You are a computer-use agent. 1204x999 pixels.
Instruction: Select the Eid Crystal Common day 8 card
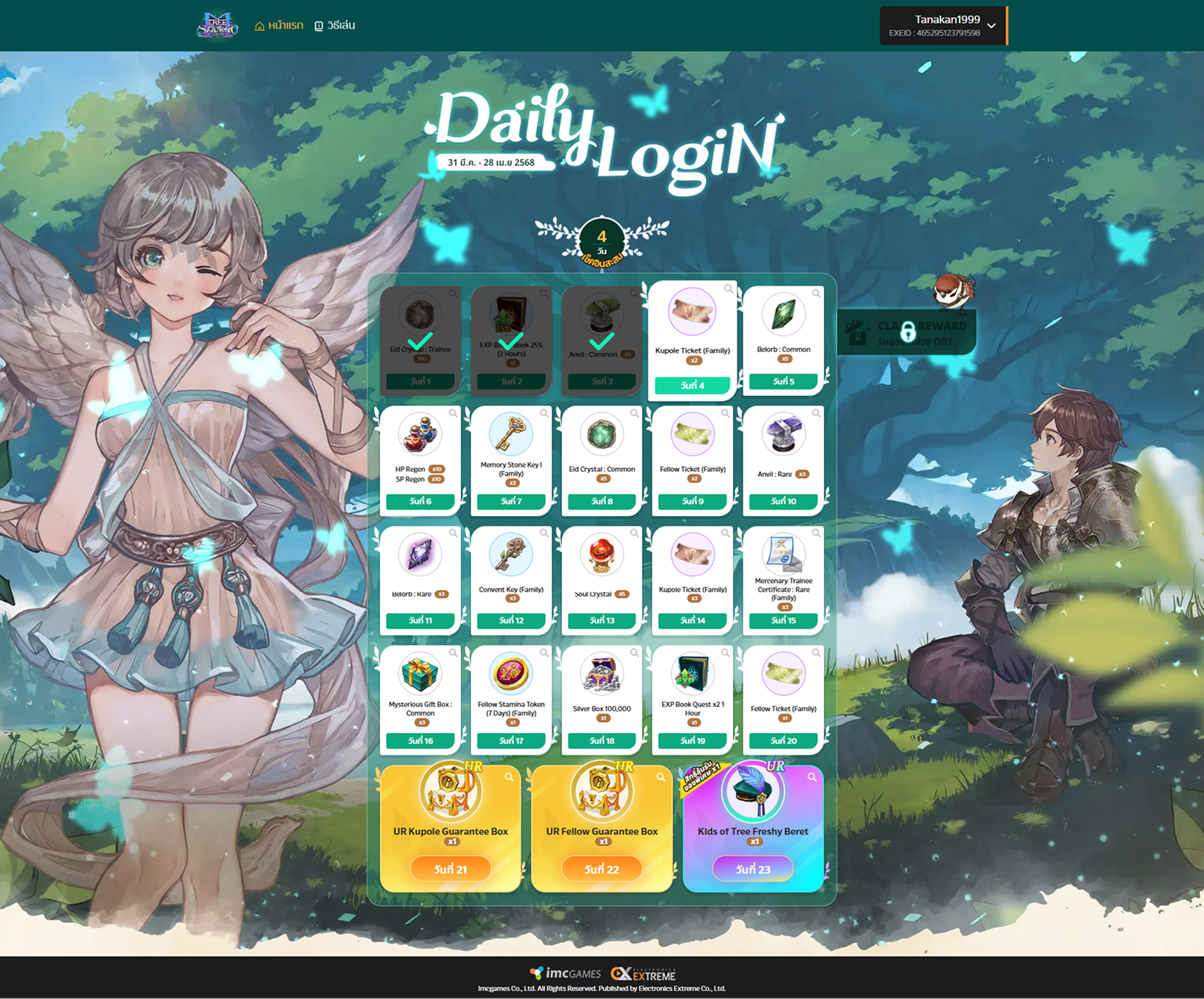coord(602,459)
